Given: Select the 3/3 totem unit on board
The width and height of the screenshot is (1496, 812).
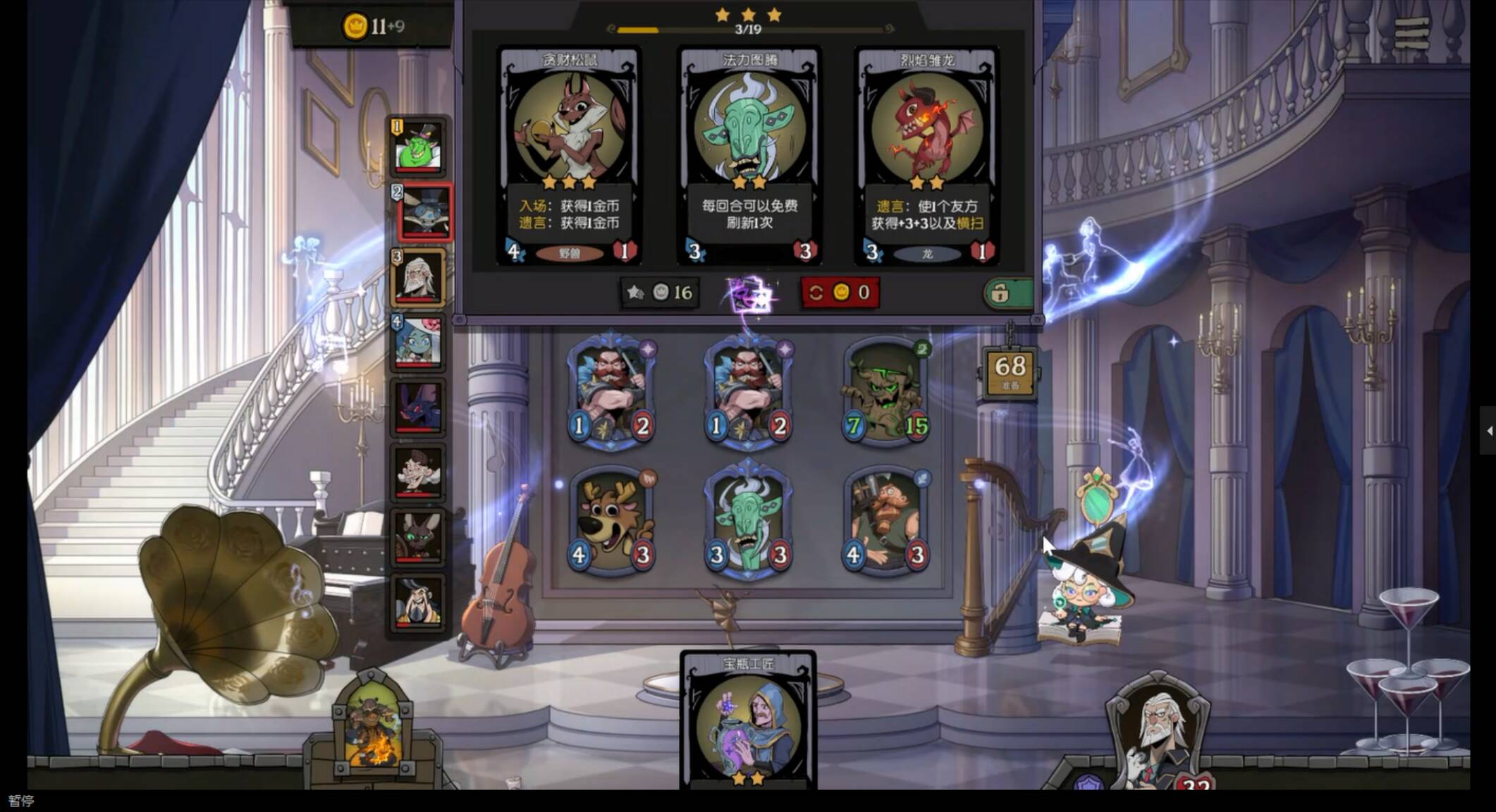Looking at the screenshot, I should (x=748, y=522).
